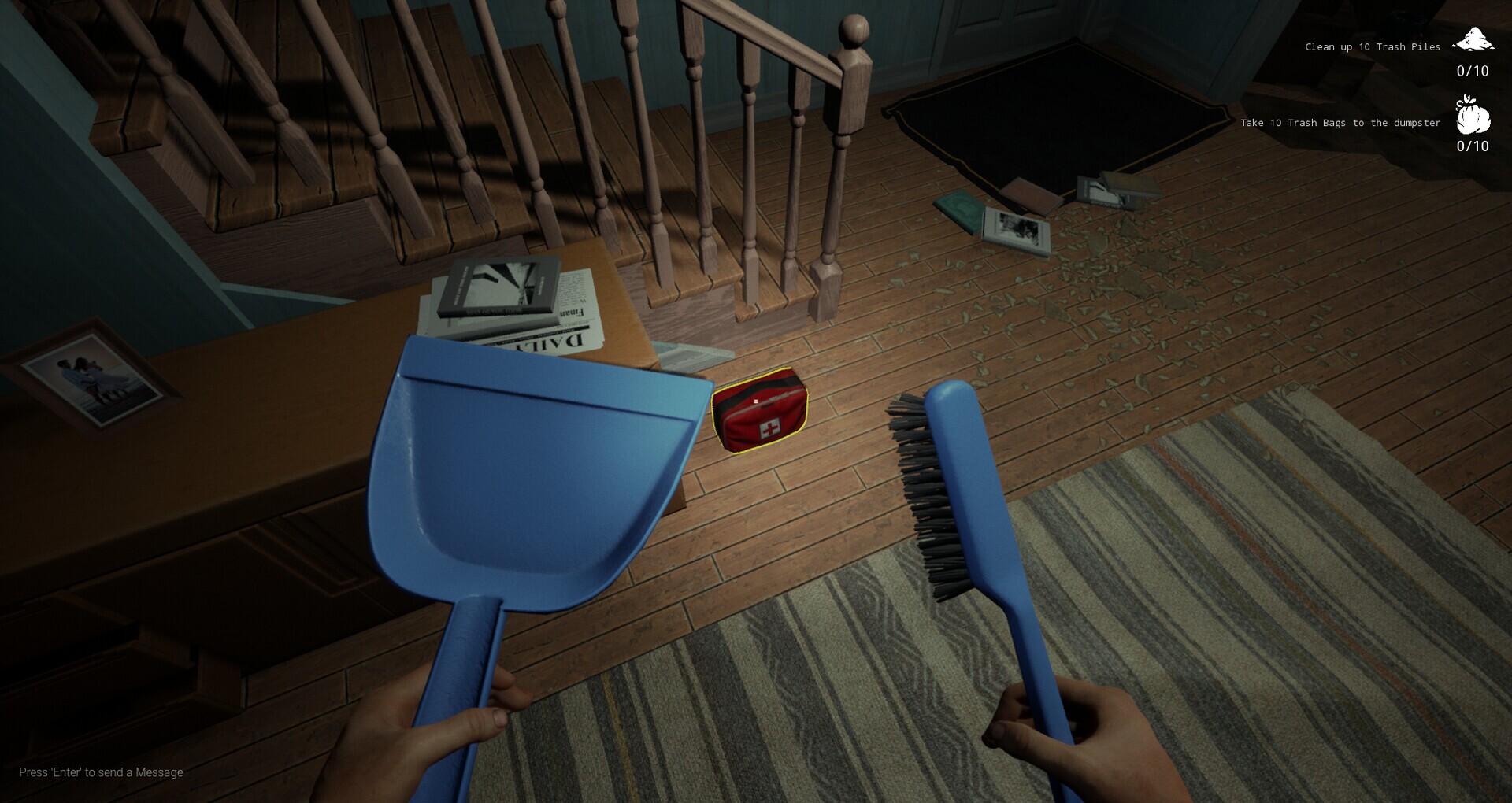This screenshot has width=1512, height=803.
Task: Expand the 0/10 trash bags counter
Action: pyautogui.click(x=1471, y=146)
